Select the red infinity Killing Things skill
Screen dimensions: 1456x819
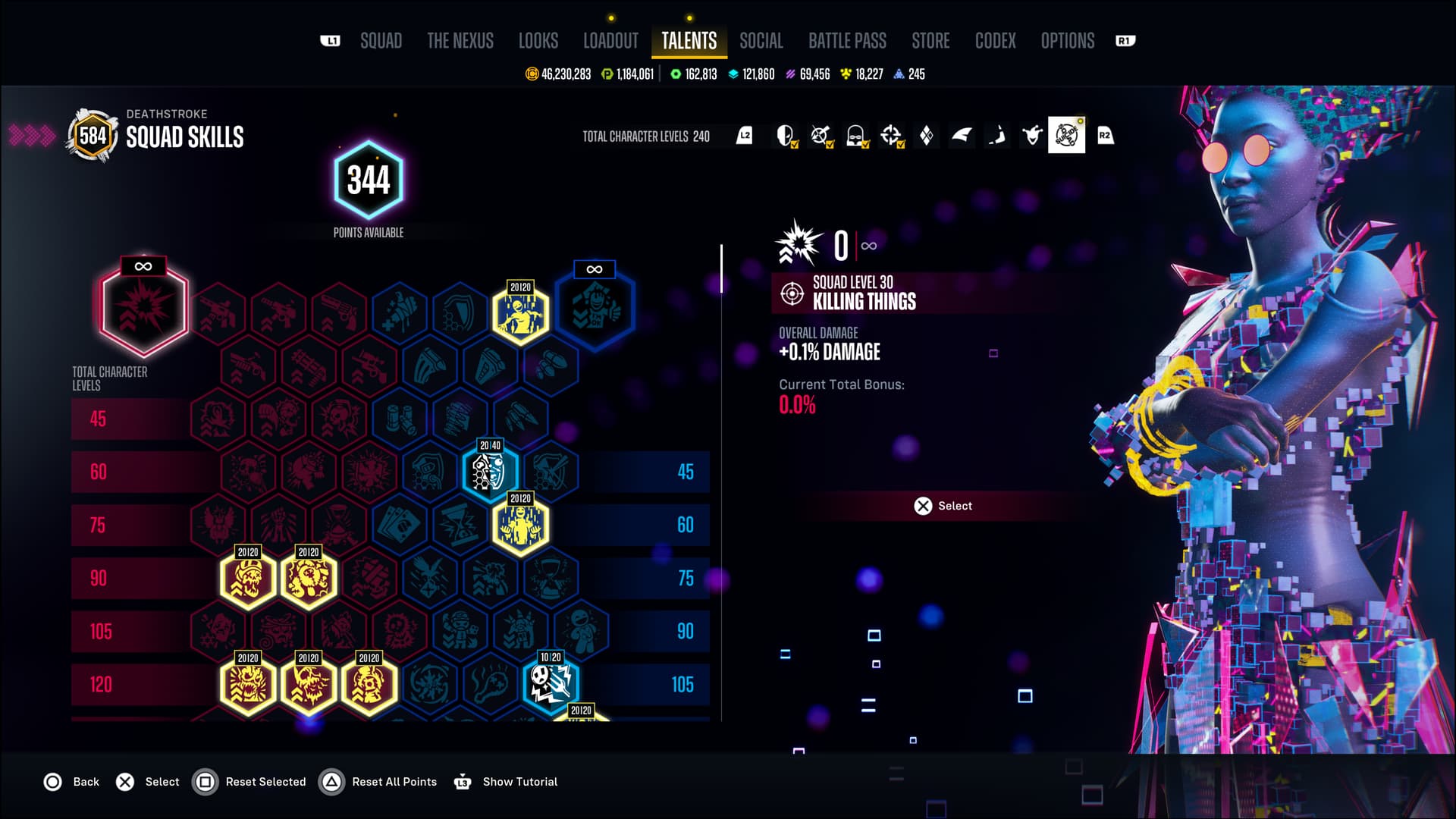[x=143, y=307]
